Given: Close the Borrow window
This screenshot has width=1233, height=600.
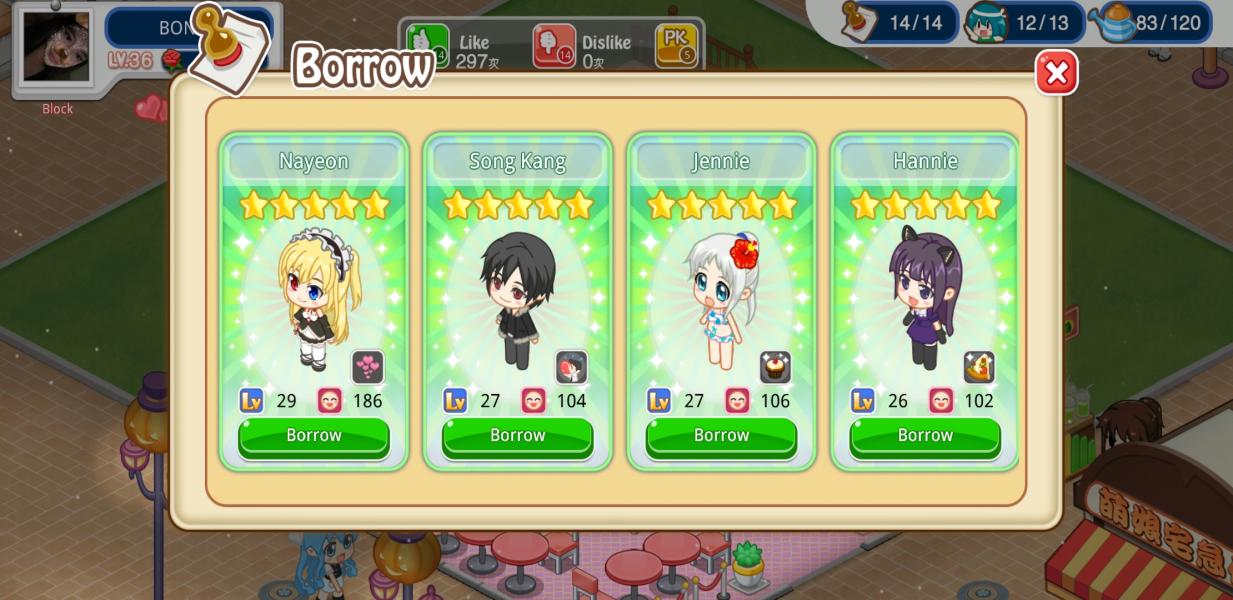Looking at the screenshot, I should tap(1056, 73).
